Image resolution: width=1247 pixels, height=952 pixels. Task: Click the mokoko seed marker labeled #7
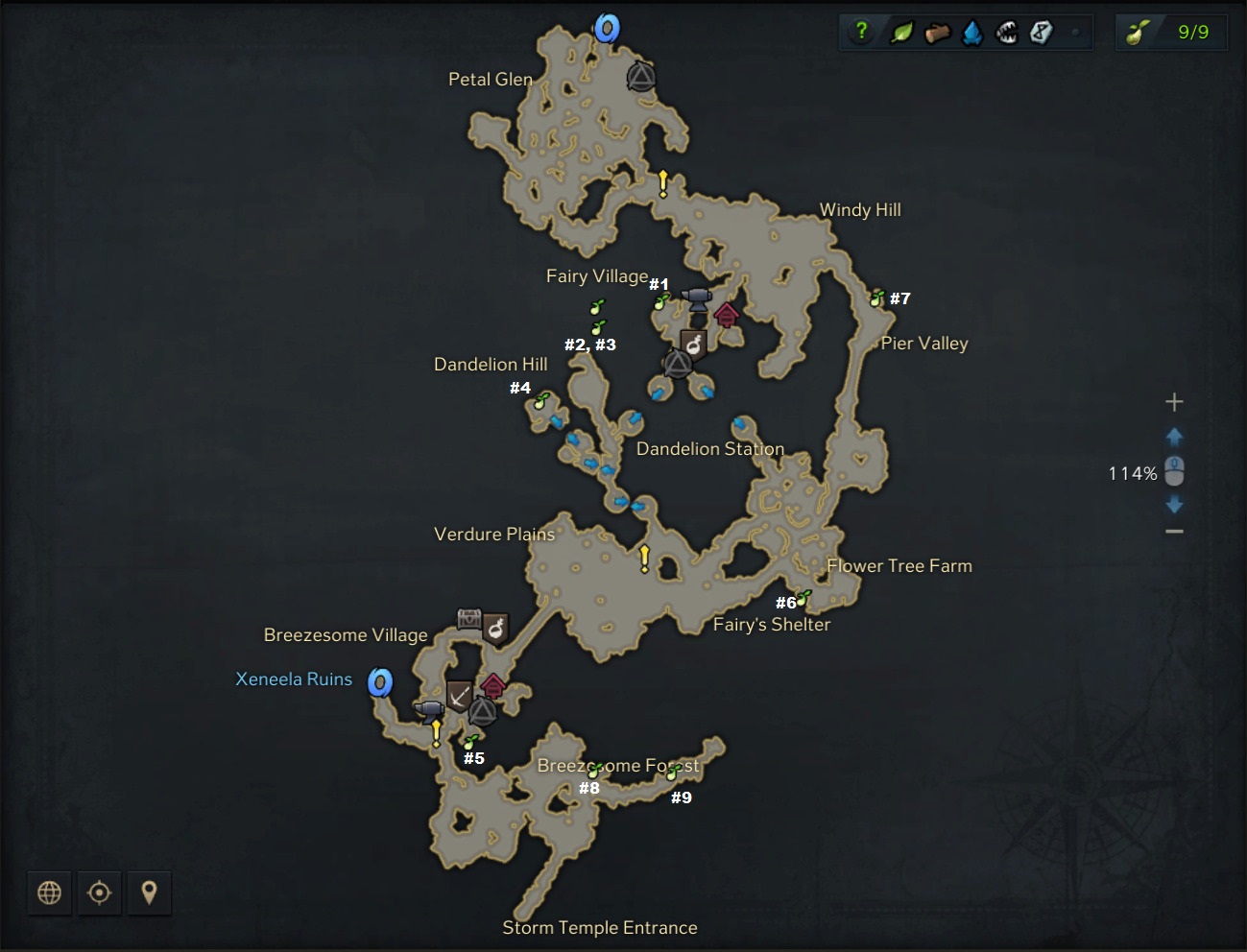point(876,298)
